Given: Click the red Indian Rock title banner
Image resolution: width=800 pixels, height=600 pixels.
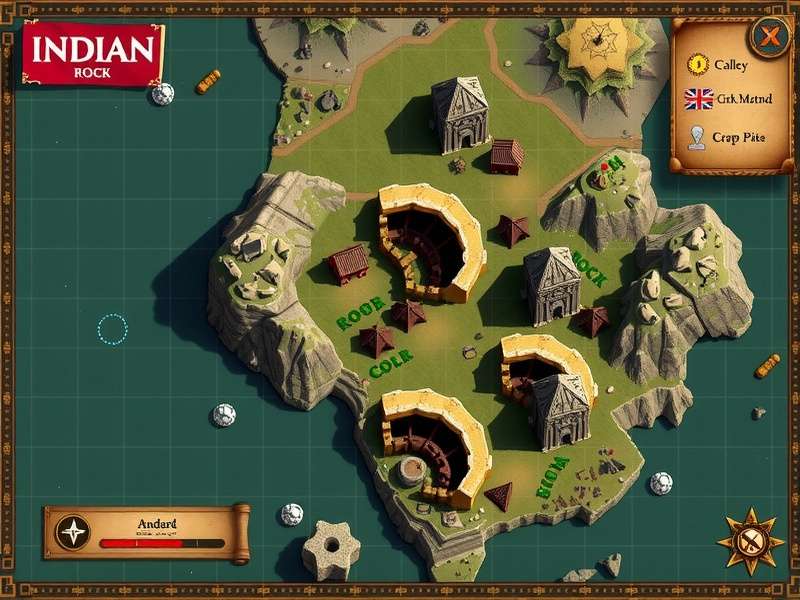Looking at the screenshot, I should [93, 52].
